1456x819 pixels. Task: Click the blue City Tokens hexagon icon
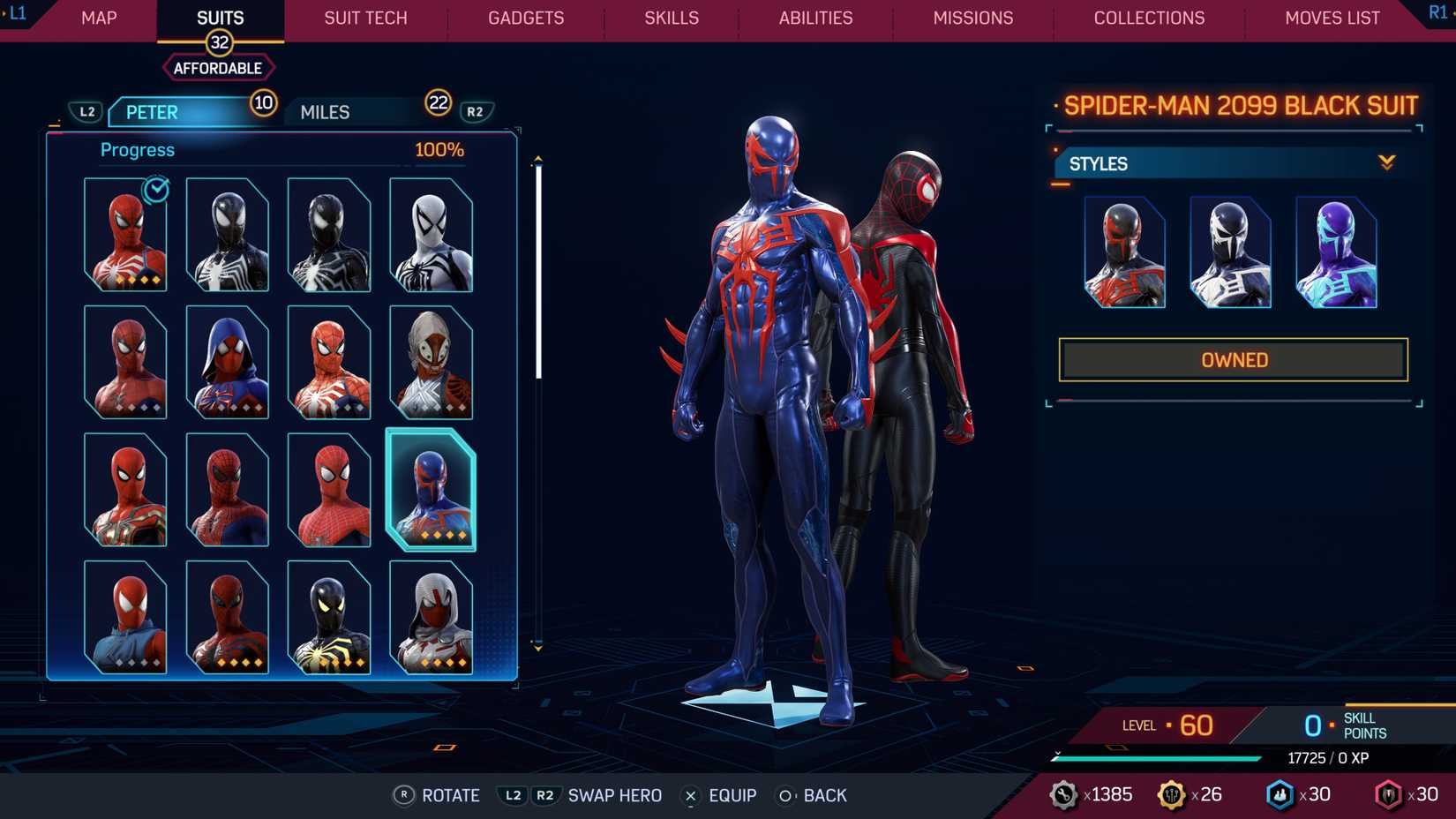point(1280,793)
